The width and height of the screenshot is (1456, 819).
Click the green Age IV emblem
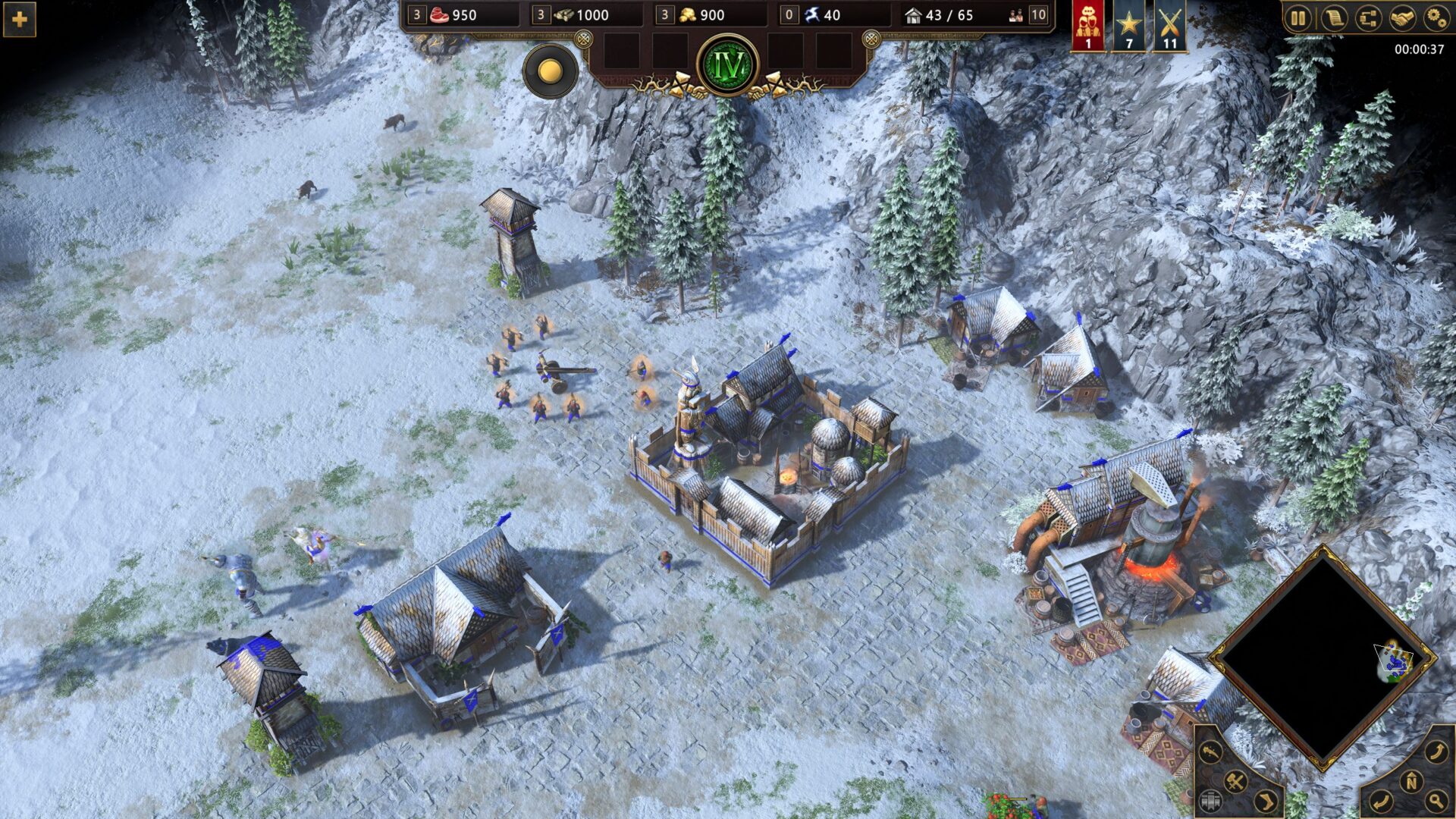click(728, 66)
